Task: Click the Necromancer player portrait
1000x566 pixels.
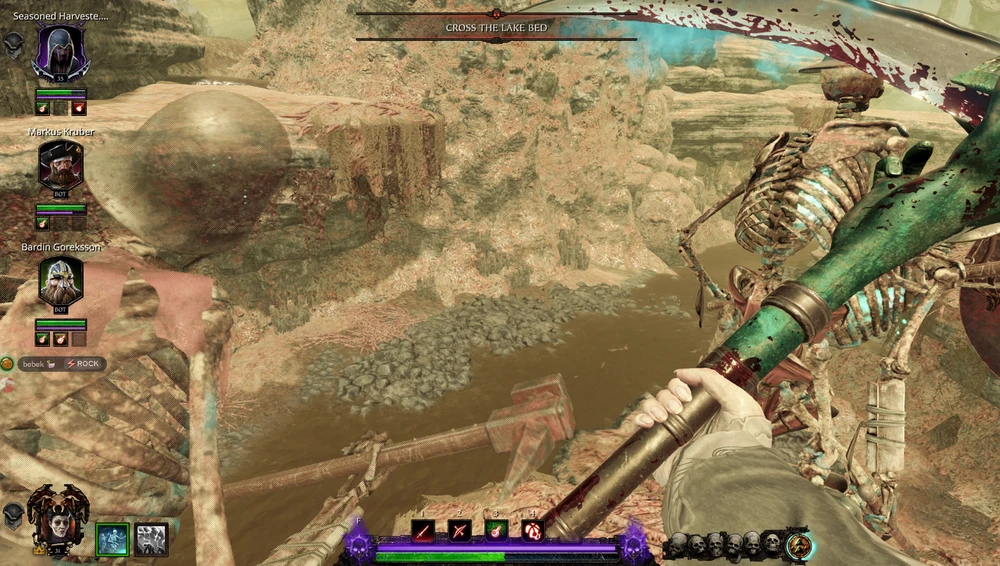Action: click(x=57, y=514)
